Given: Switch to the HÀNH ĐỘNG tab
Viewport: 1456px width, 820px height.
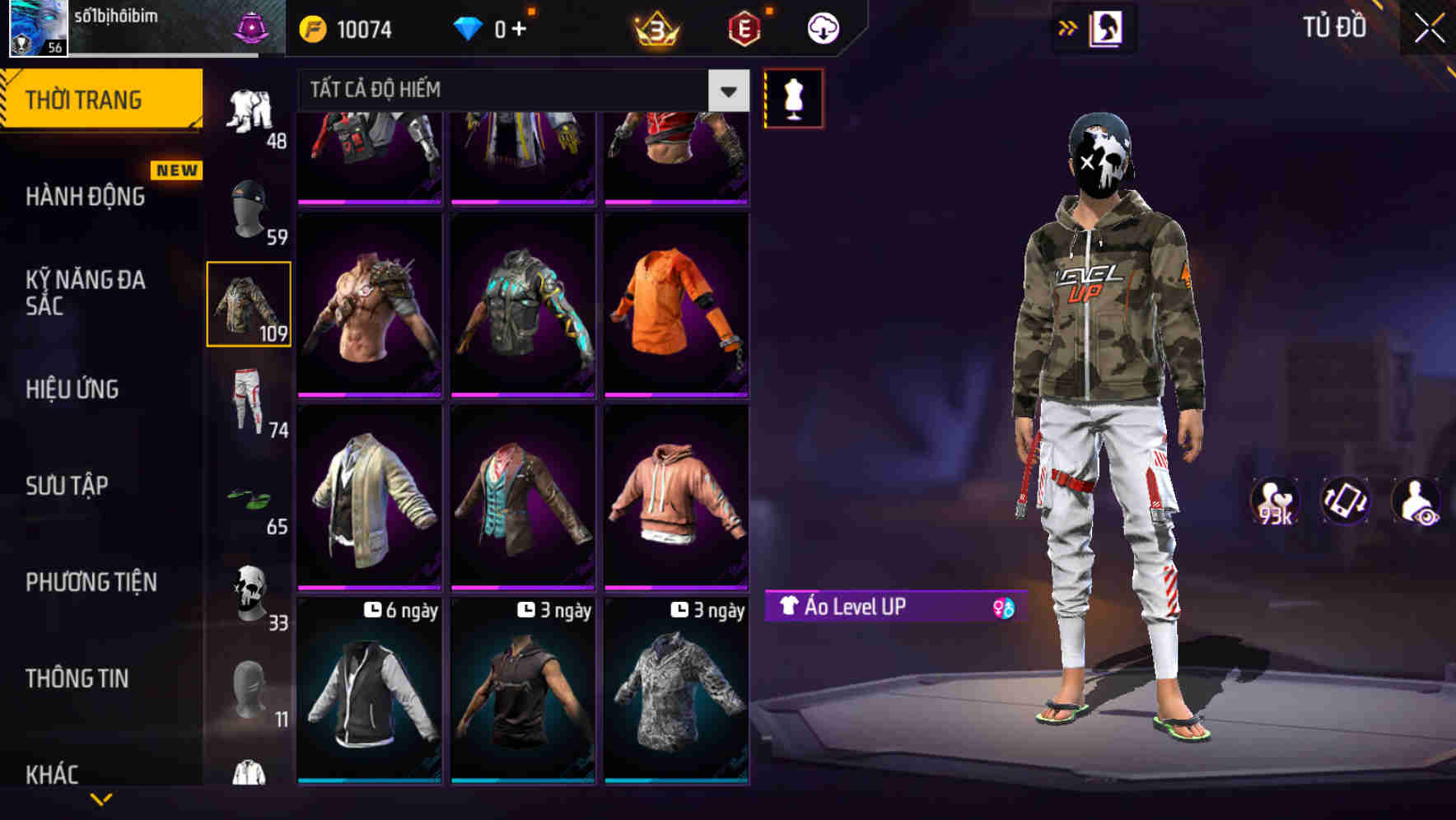Looking at the screenshot, I should [85, 197].
